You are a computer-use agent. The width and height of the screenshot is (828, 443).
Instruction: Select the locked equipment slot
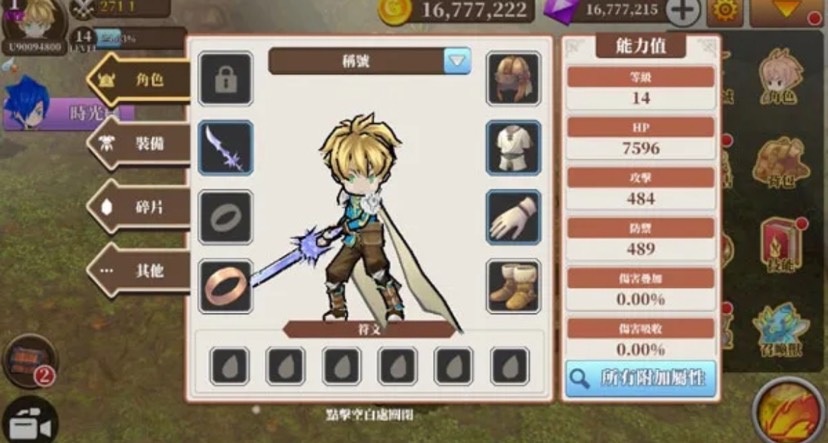pos(225,78)
